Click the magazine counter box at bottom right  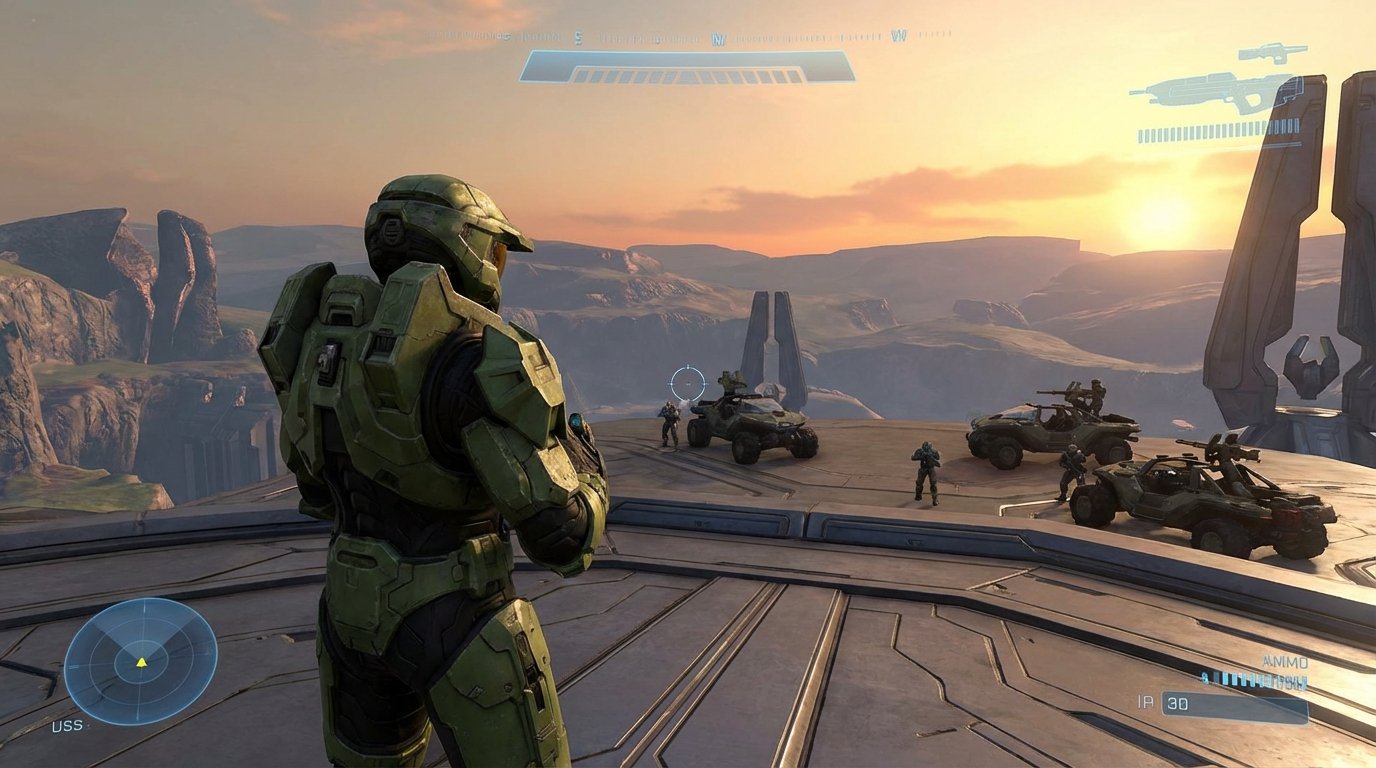tap(1235, 705)
